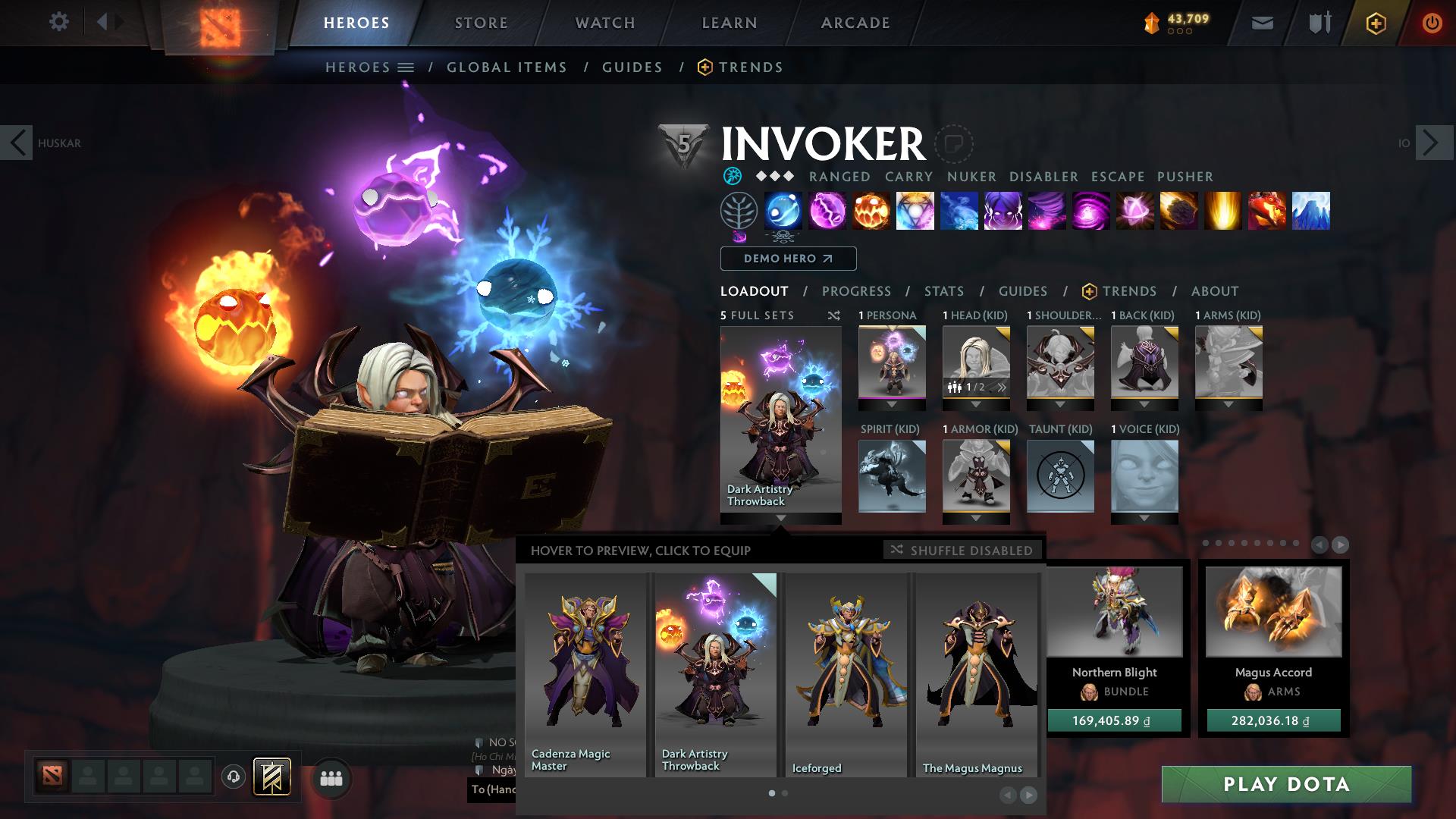Go to the Arcade tab
The height and width of the screenshot is (819, 1456).
pos(855,23)
